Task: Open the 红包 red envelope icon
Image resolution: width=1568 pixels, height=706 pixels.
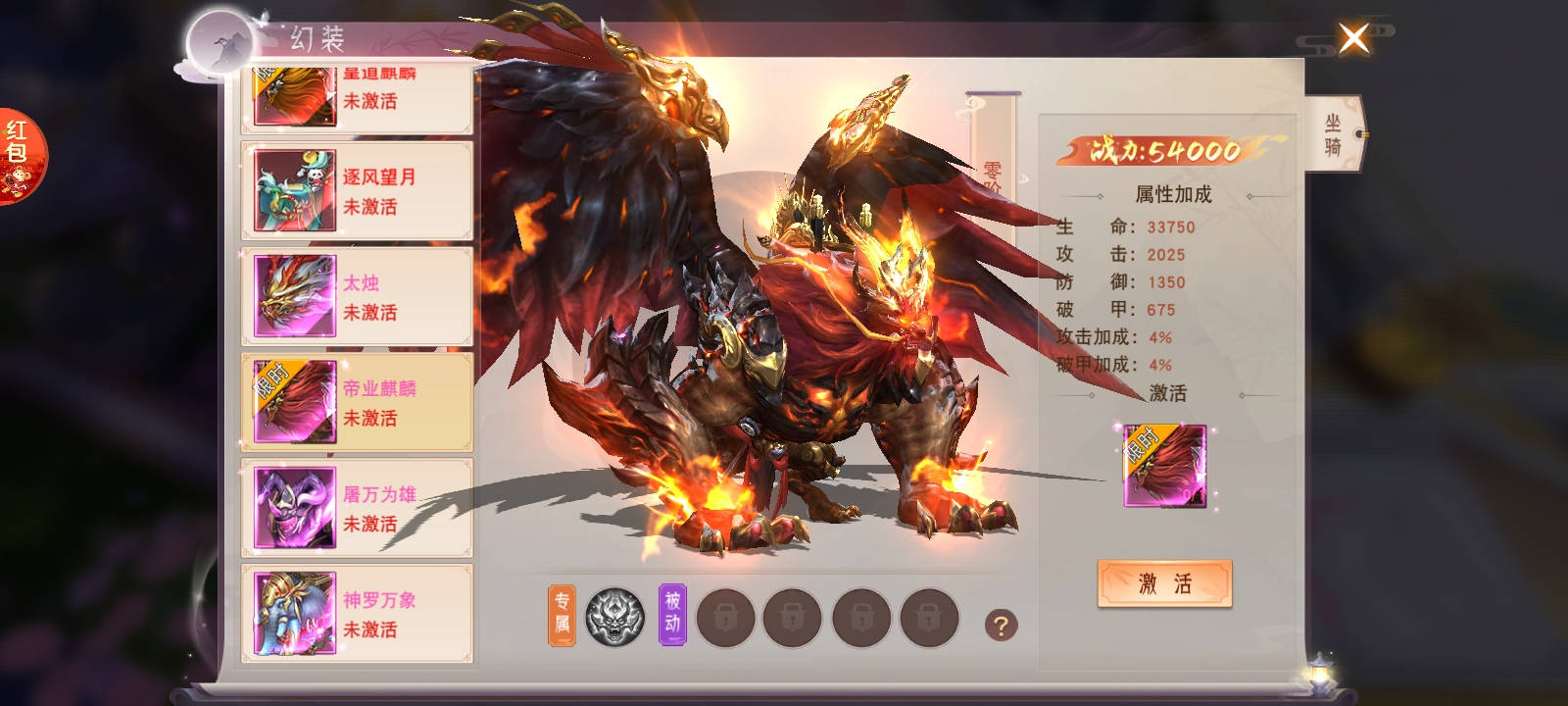Action: 19,155
